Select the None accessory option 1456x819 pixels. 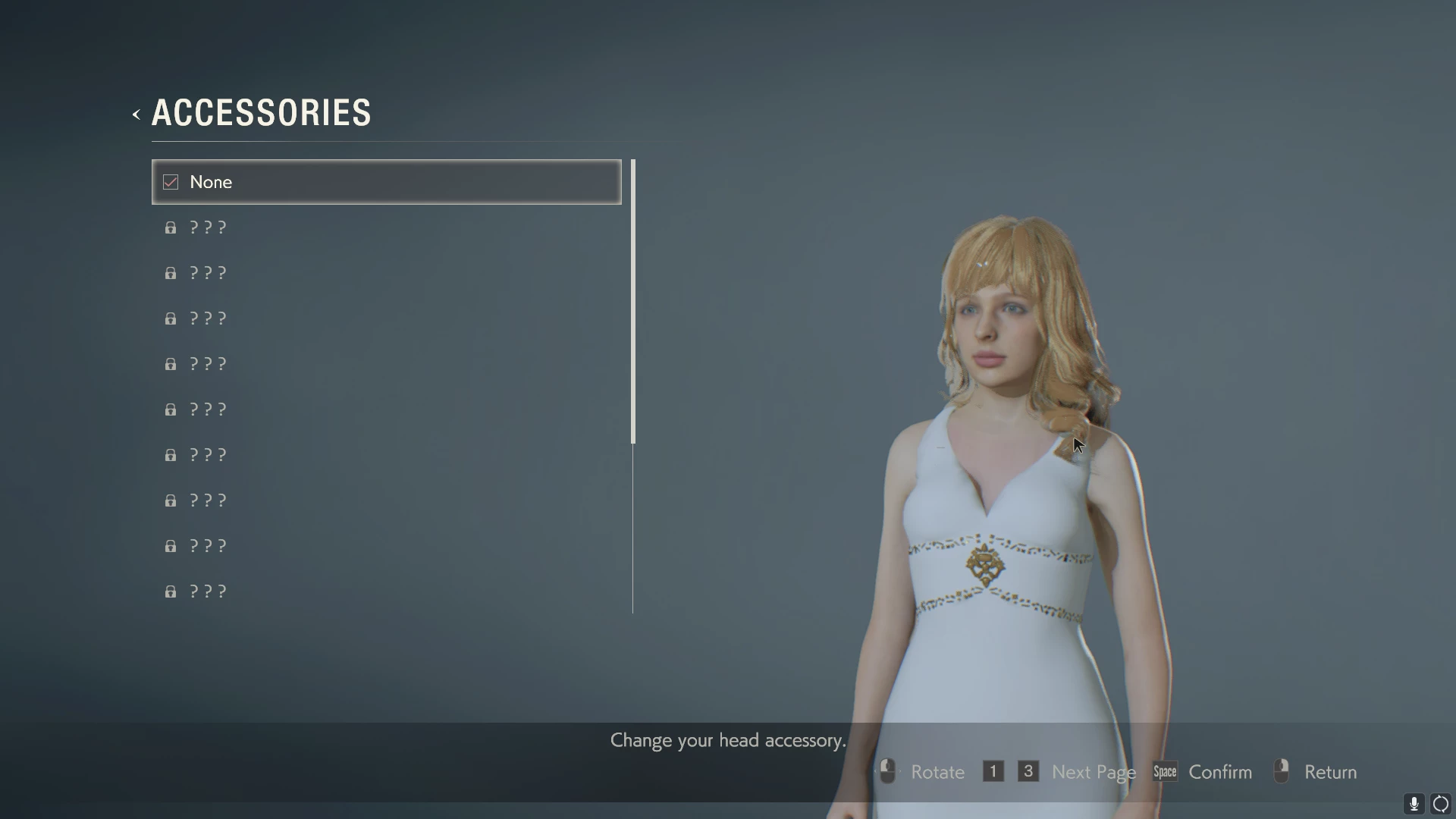coord(386,182)
